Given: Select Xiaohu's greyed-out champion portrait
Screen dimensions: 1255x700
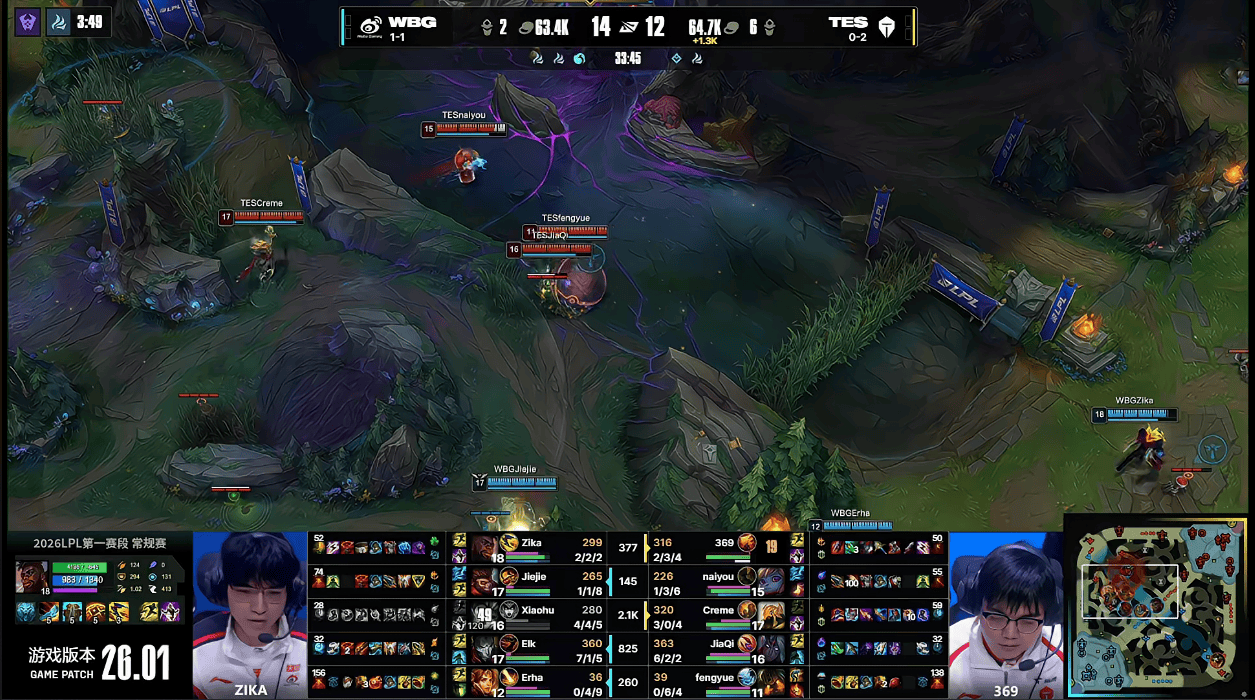Looking at the screenshot, I should (x=485, y=612).
